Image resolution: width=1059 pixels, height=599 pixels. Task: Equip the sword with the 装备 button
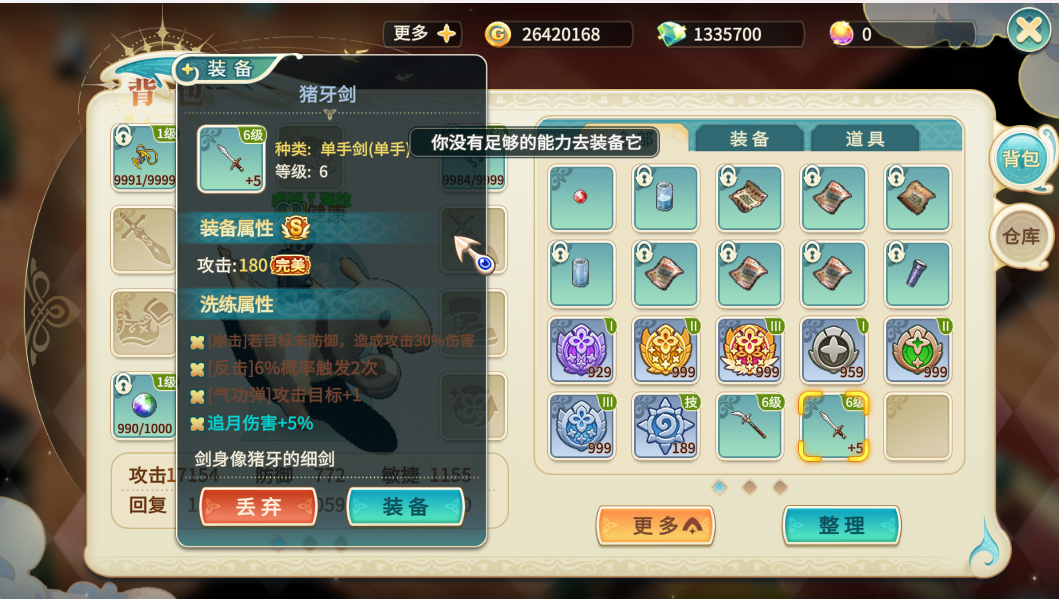(x=405, y=507)
